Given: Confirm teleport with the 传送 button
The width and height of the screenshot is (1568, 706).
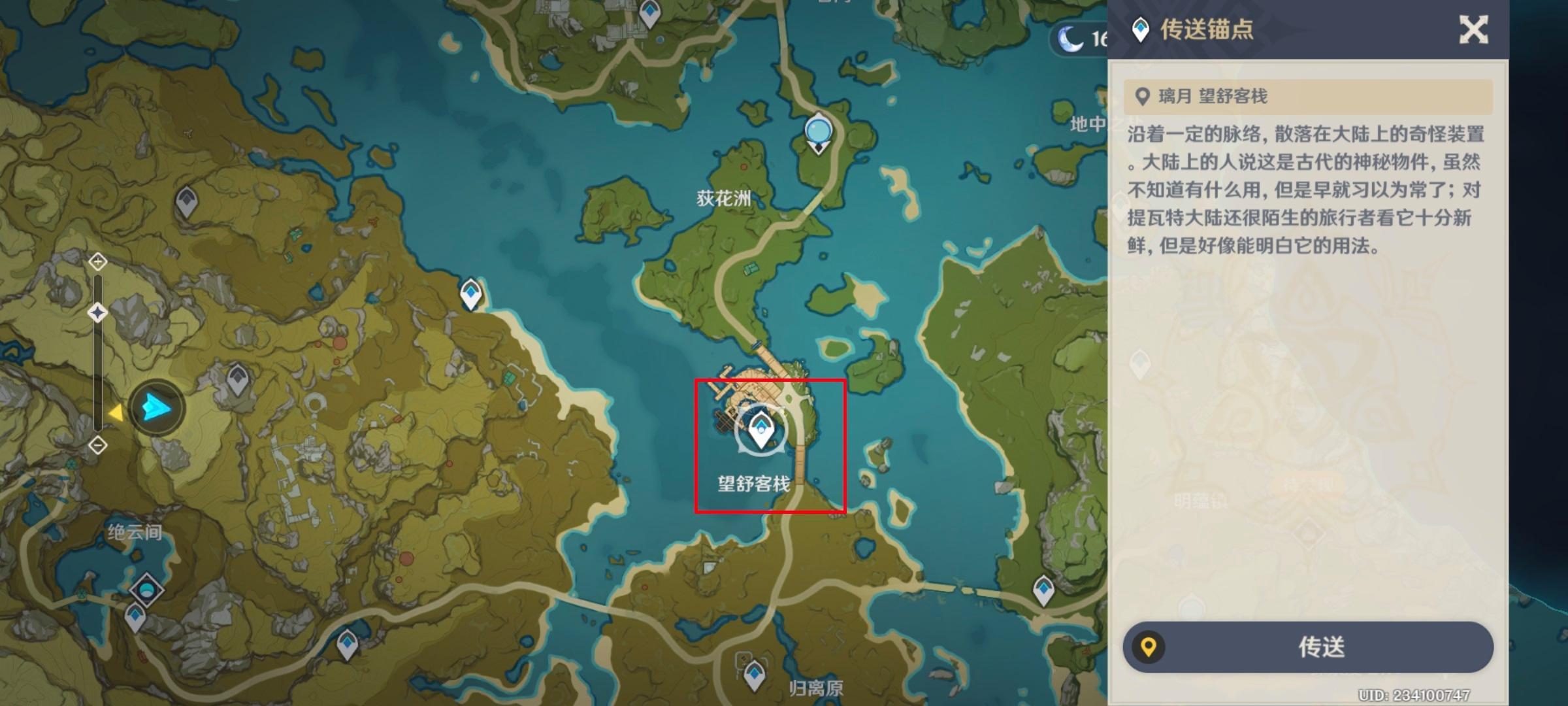Looking at the screenshot, I should click(1308, 647).
